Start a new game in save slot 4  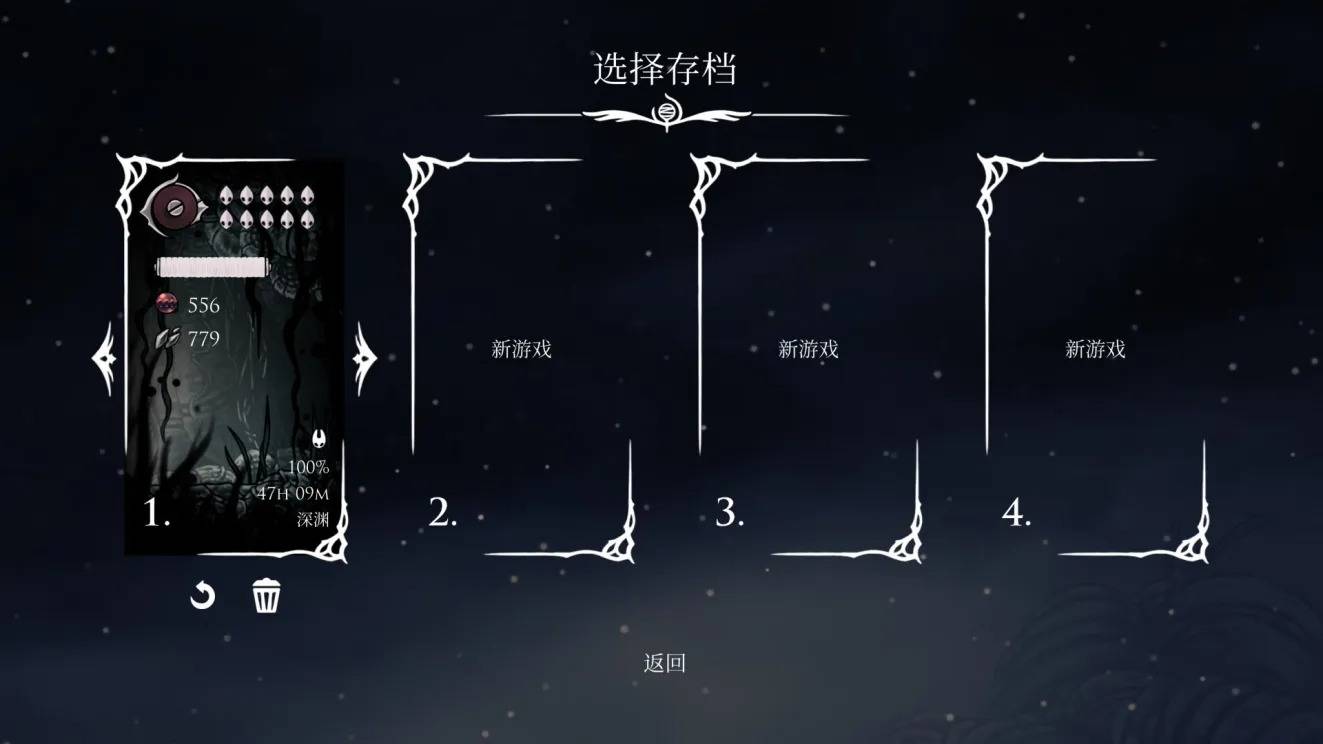pos(1096,349)
